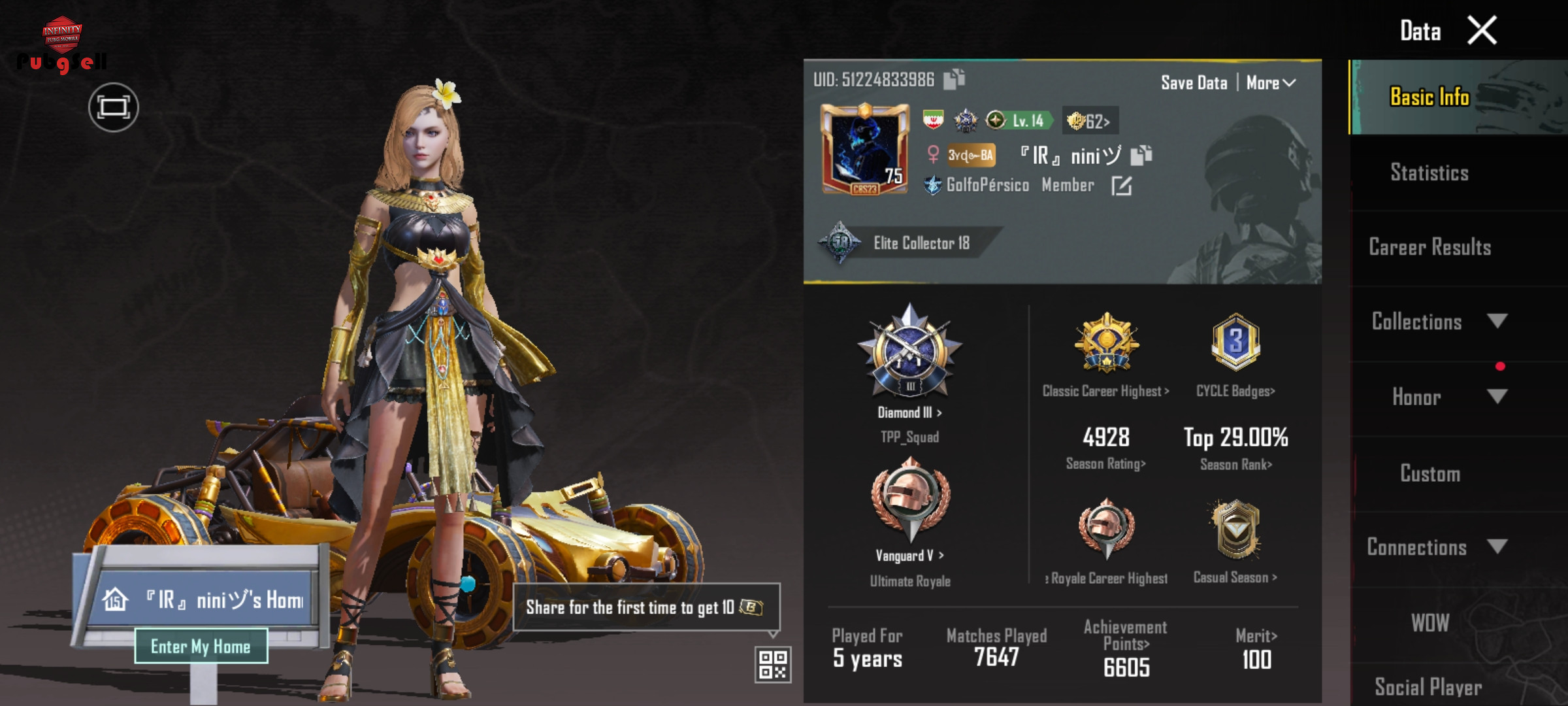1568x706 pixels.
Task: Enter My Home
Action: pos(201,646)
